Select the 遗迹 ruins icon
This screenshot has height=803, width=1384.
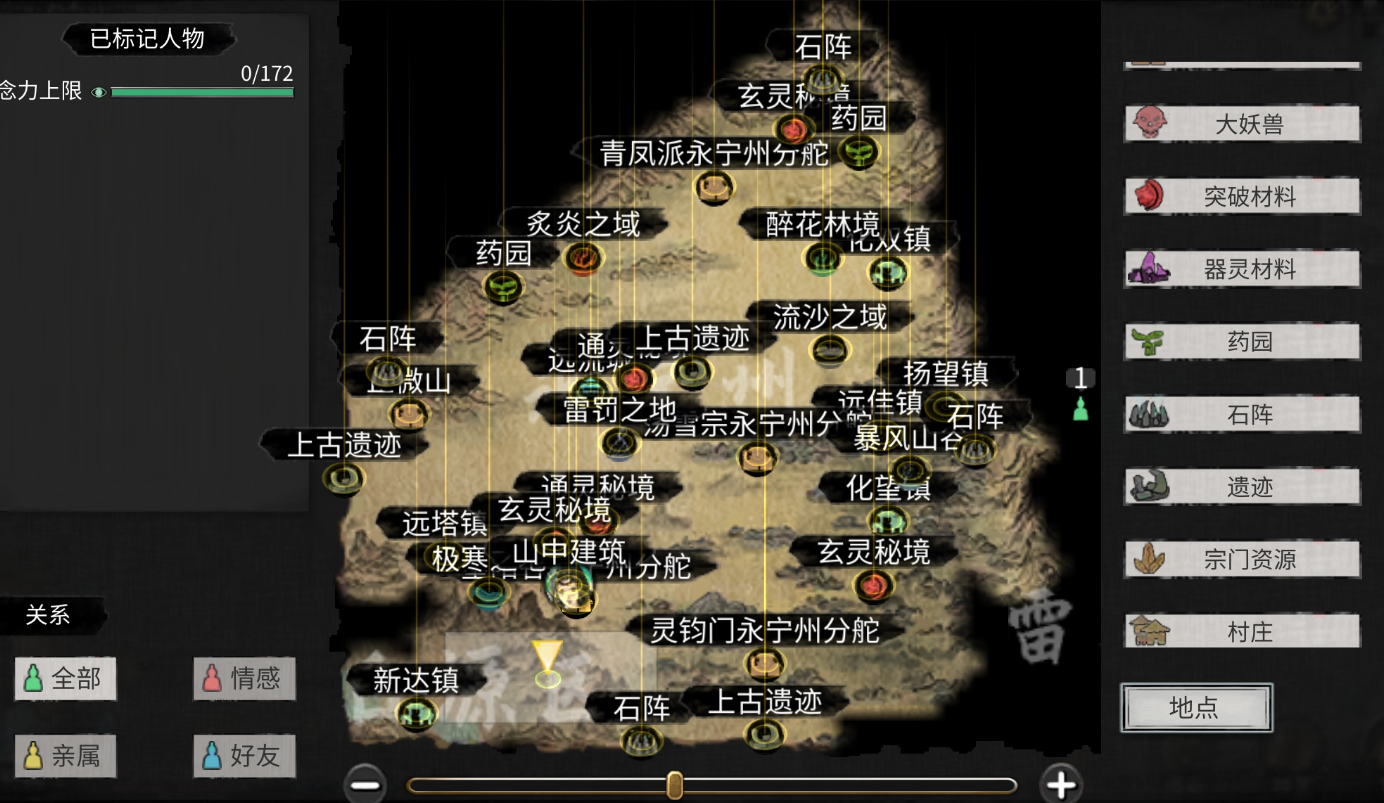pyautogui.click(x=1151, y=486)
